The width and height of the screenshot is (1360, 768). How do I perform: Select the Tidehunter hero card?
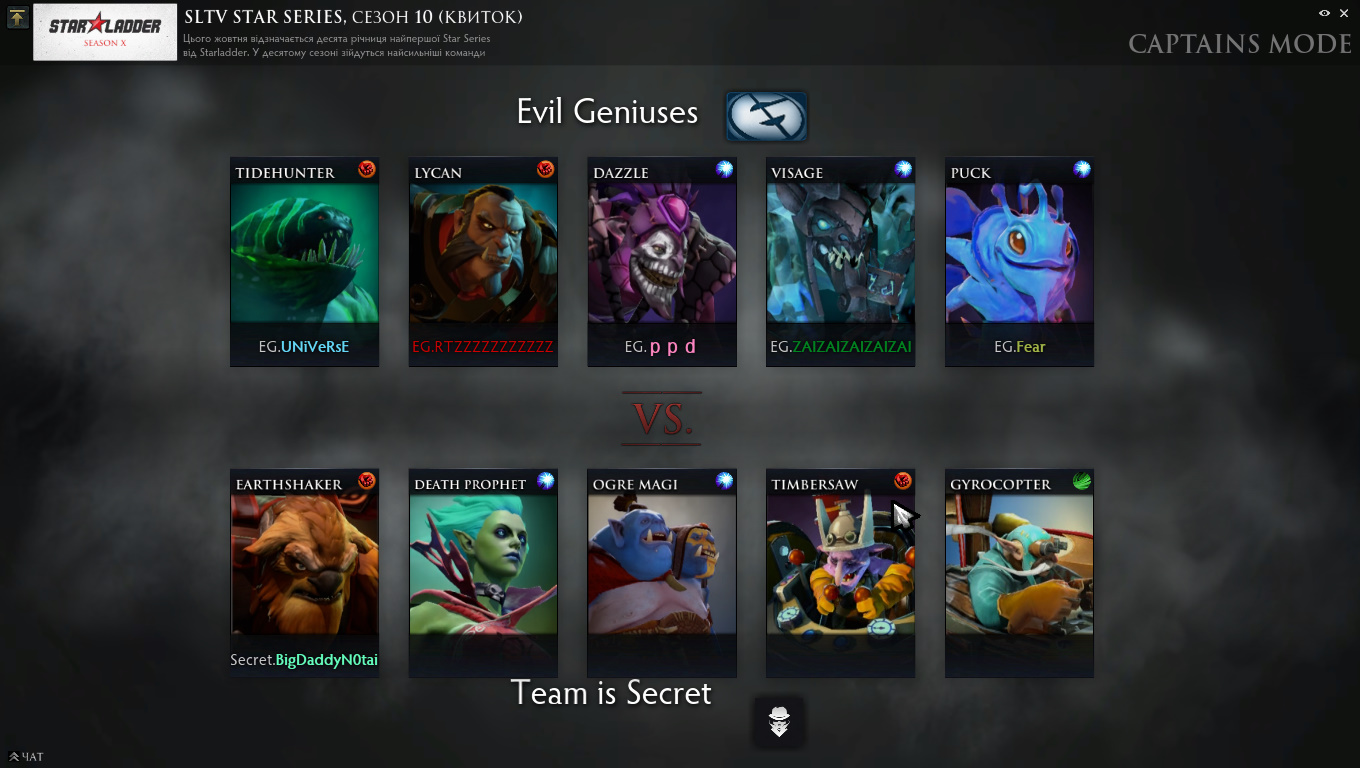pos(304,262)
